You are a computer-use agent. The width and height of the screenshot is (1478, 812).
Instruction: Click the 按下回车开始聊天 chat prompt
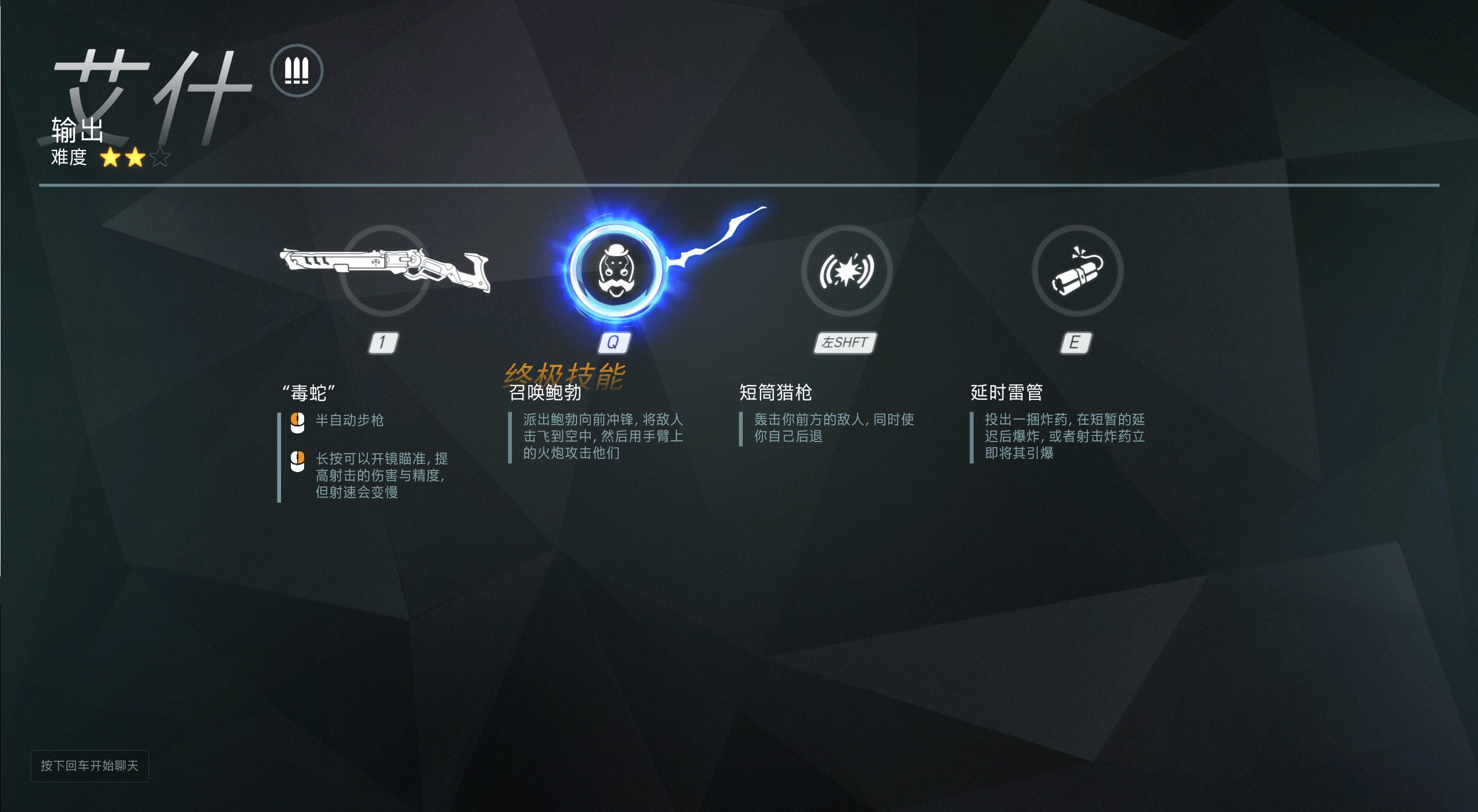tap(89, 766)
